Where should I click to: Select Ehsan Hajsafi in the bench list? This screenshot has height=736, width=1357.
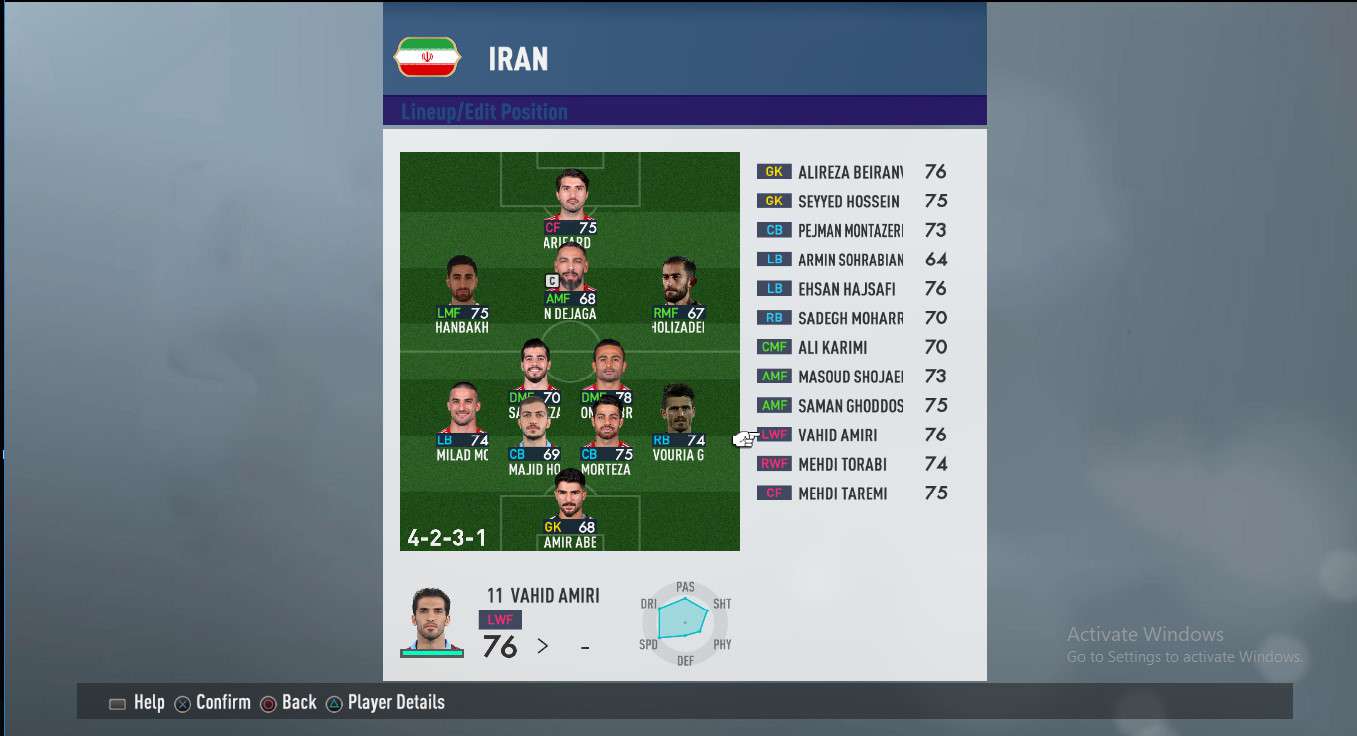coord(849,289)
